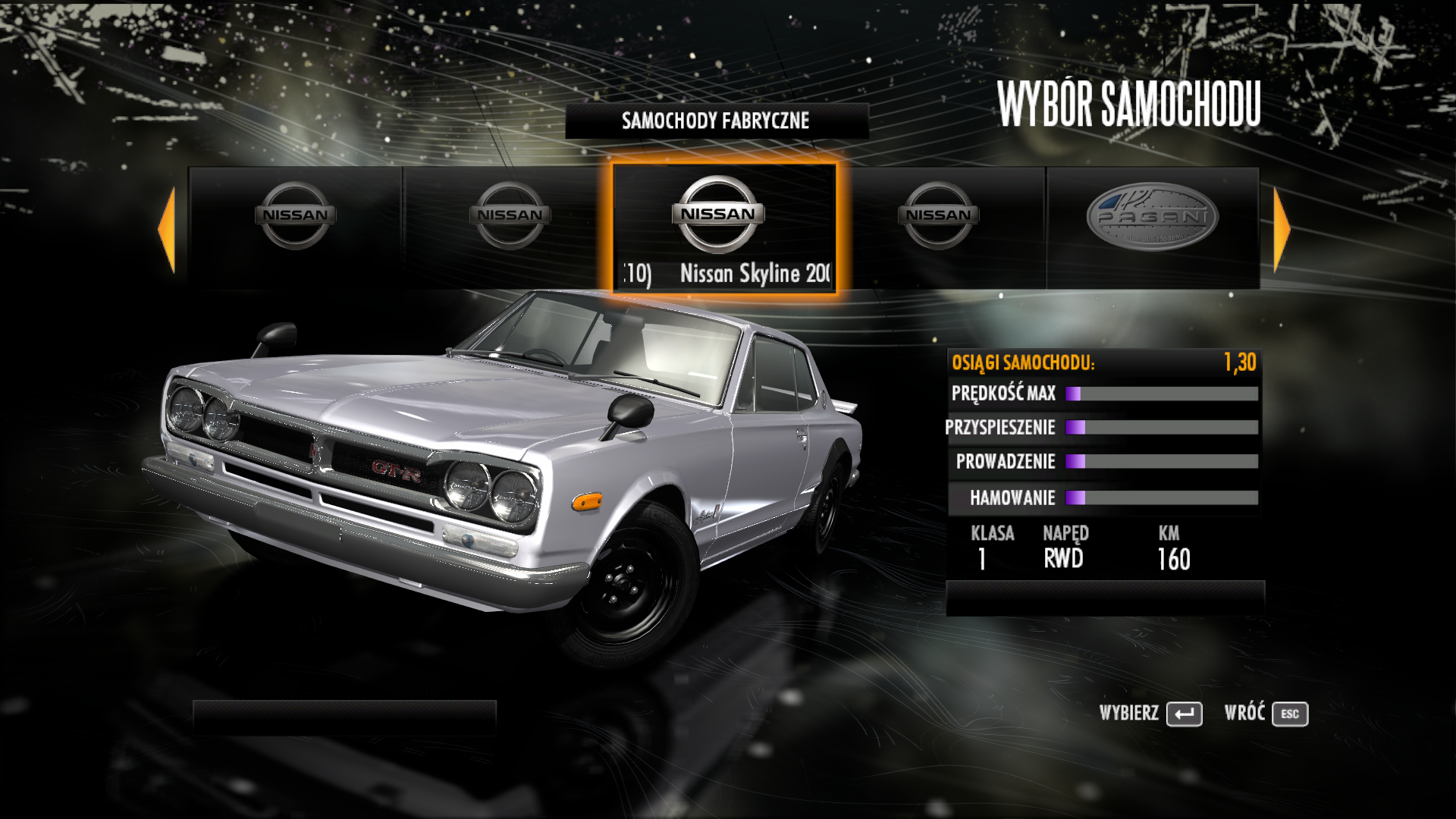Show next cars with the right orange arrow
Viewport: 1456px width, 819px height.
1282,229
